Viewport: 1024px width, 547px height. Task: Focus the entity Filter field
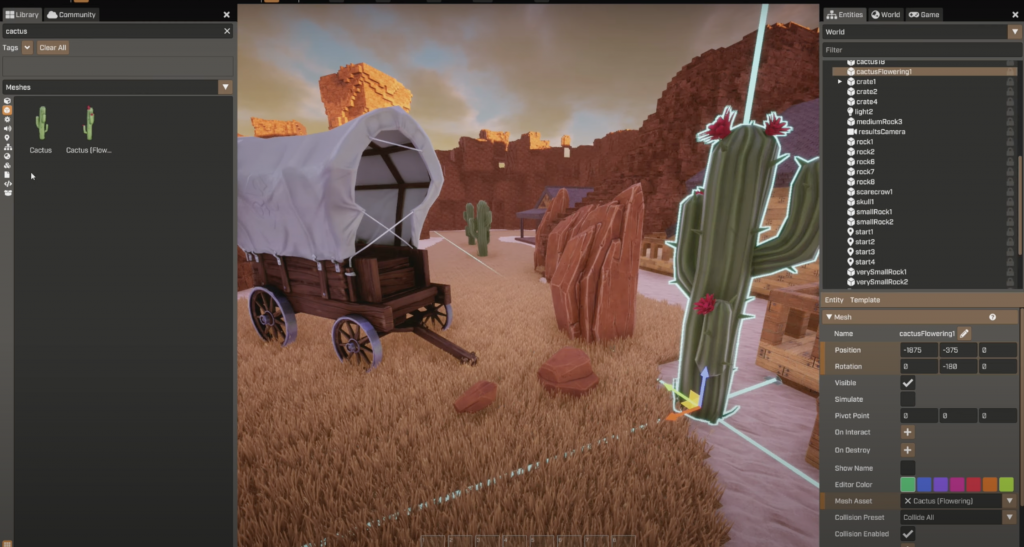(x=920, y=50)
